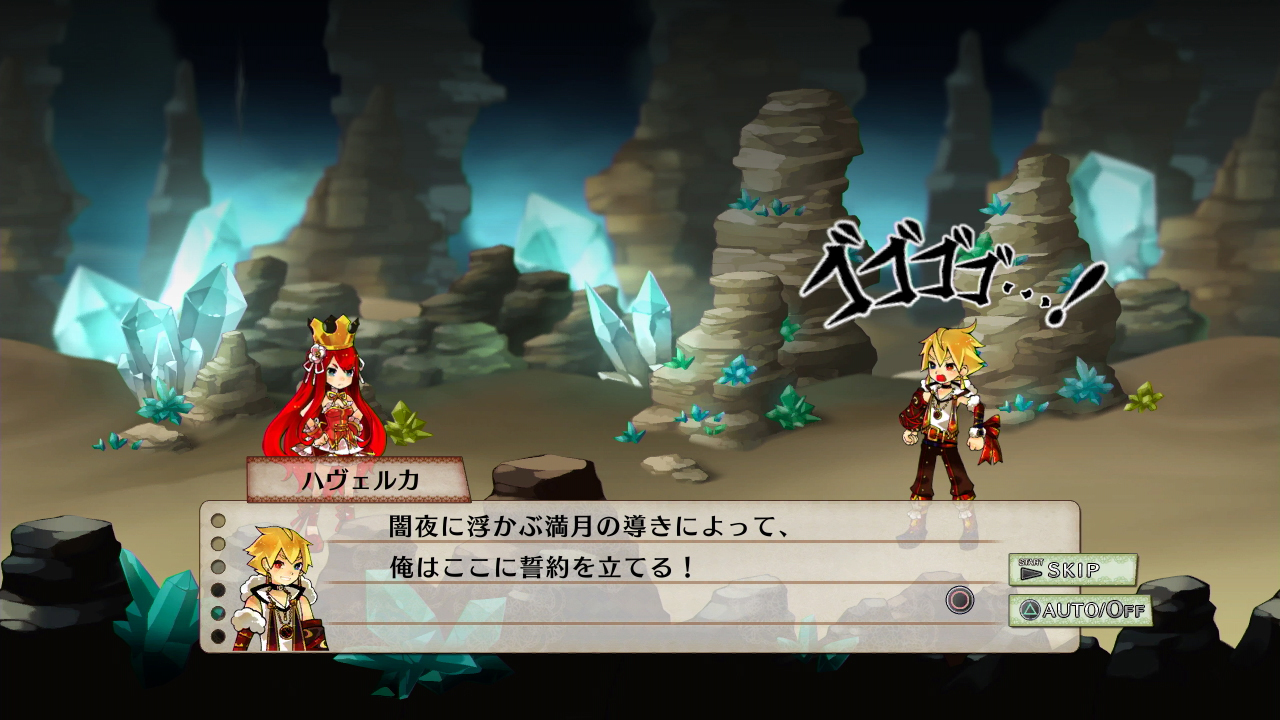Click the highlighted teal dot on the dialogue box
The width and height of the screenshot is (1280, 720).
click(x=216, y=613)
